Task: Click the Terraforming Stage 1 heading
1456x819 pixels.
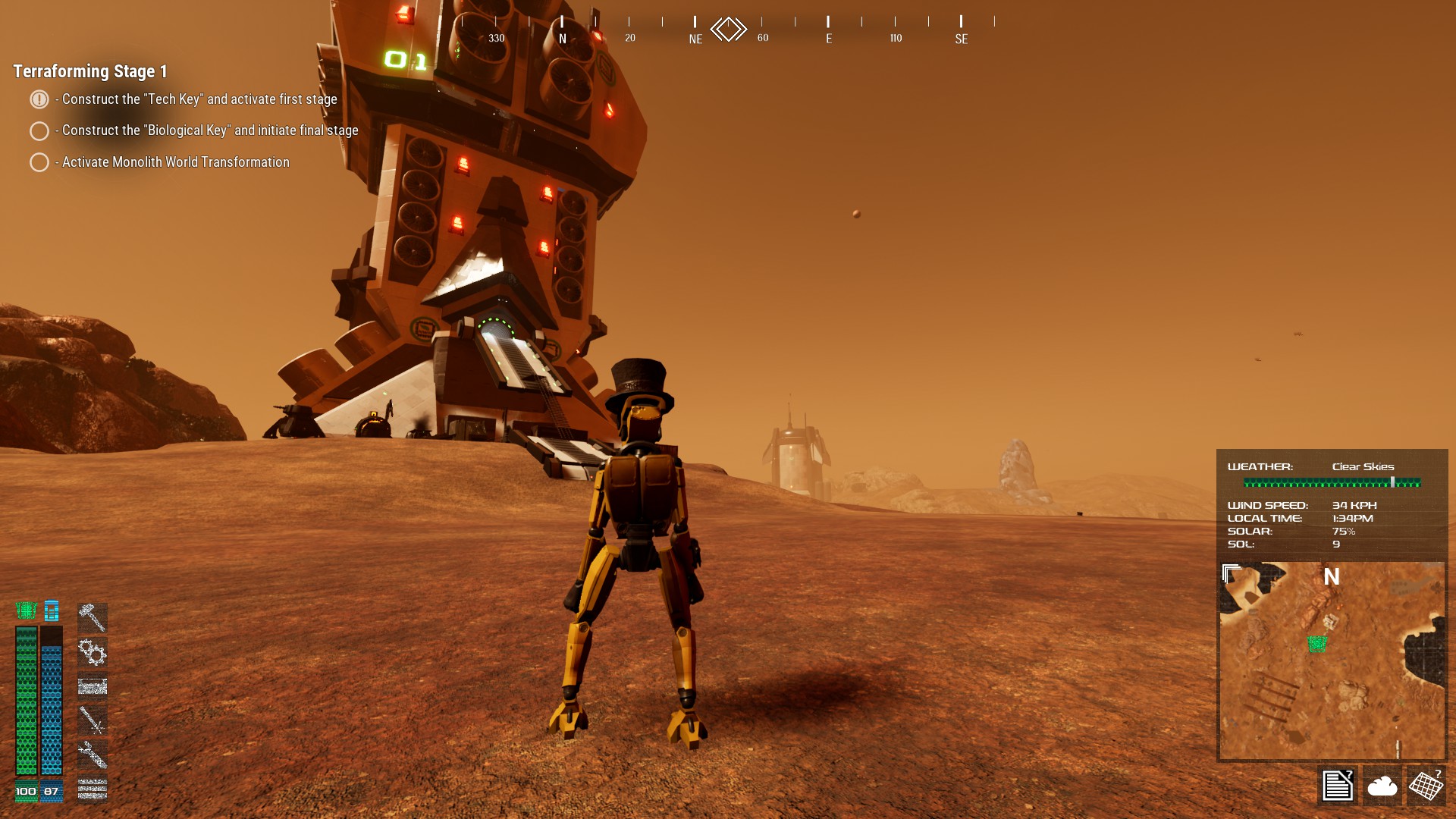Action: click(90, 71)
